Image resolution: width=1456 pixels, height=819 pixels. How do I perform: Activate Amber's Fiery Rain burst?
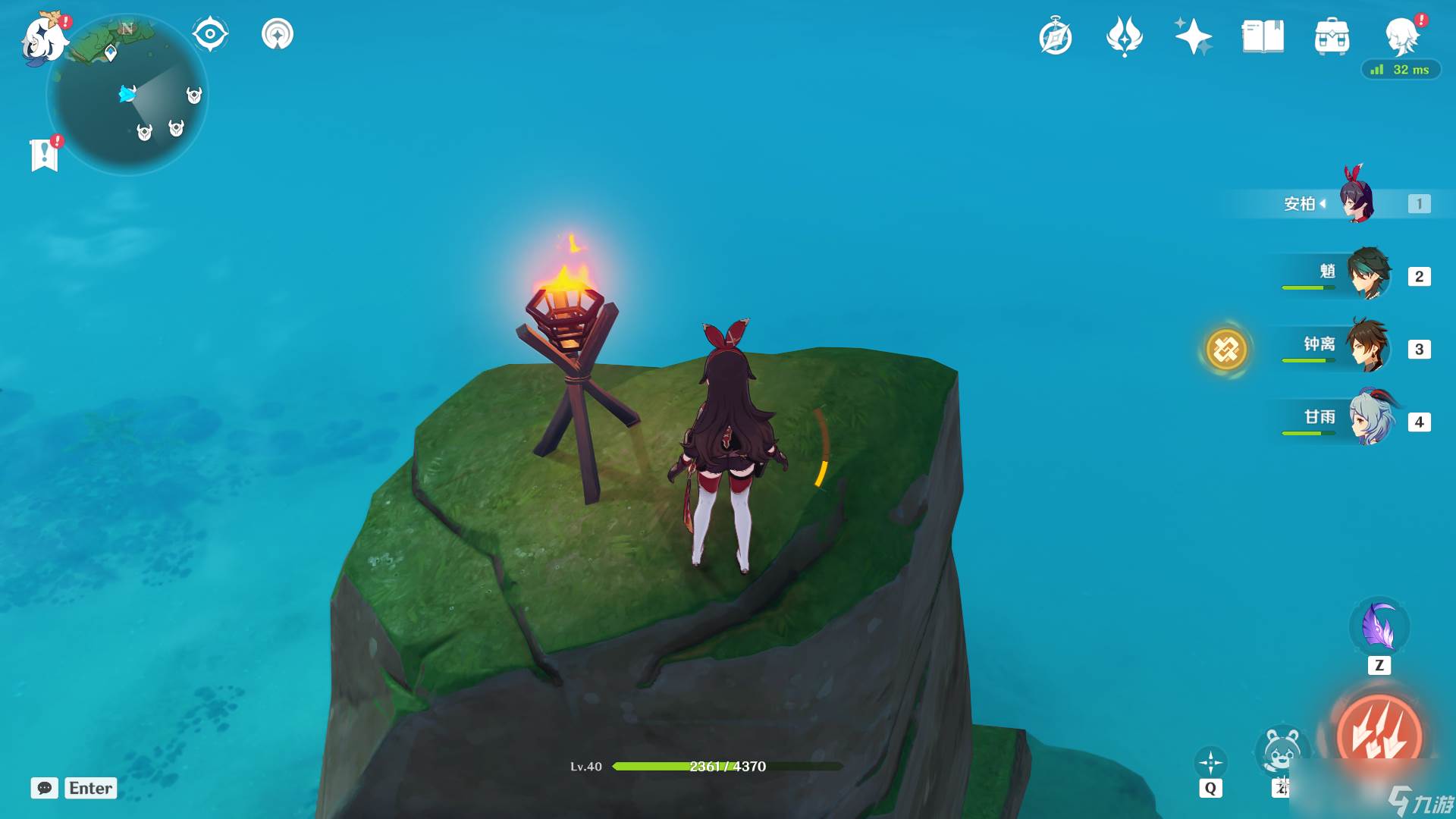click(x=1379, y=734)
